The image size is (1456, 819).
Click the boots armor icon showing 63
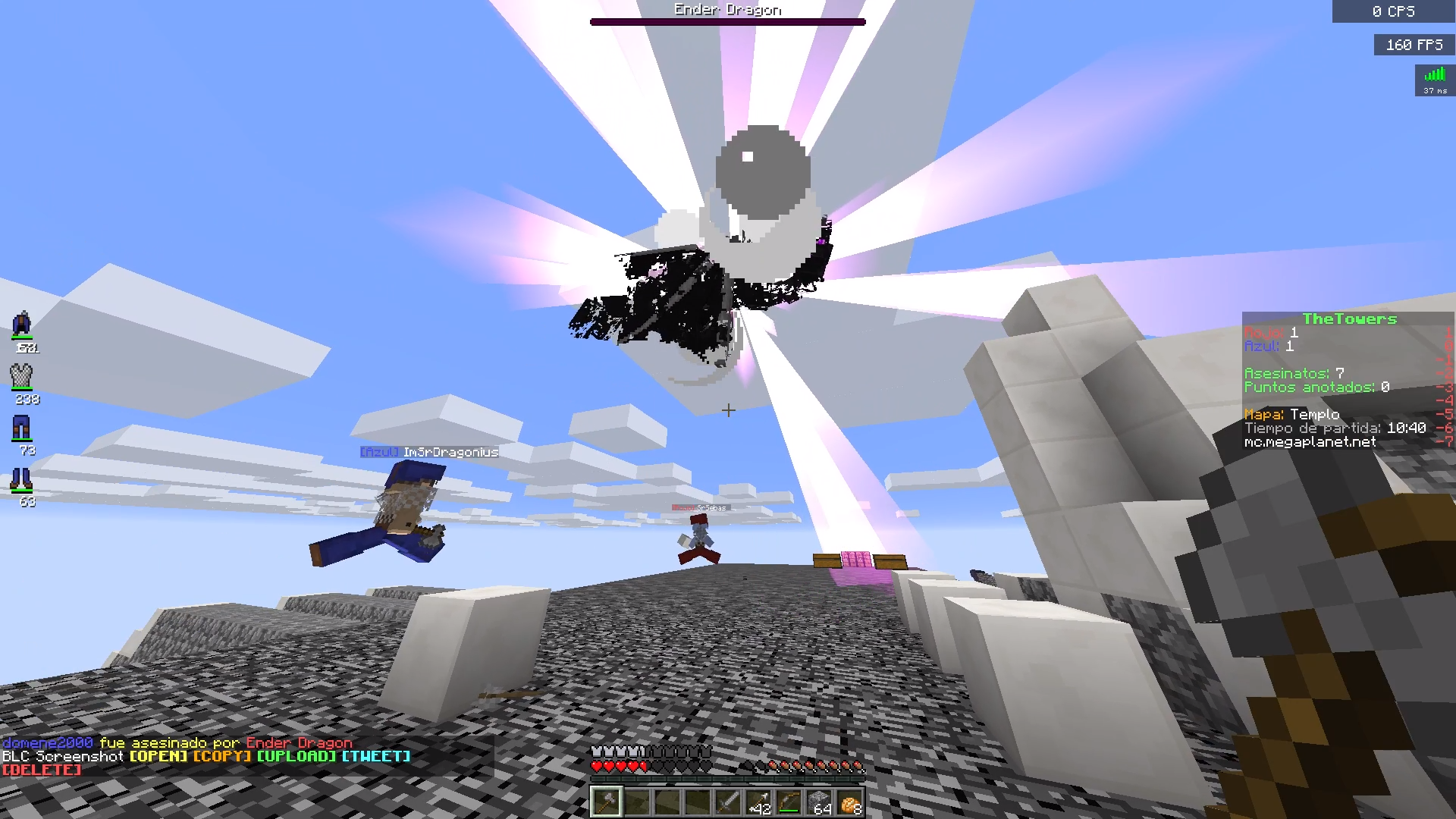point(21,480)
